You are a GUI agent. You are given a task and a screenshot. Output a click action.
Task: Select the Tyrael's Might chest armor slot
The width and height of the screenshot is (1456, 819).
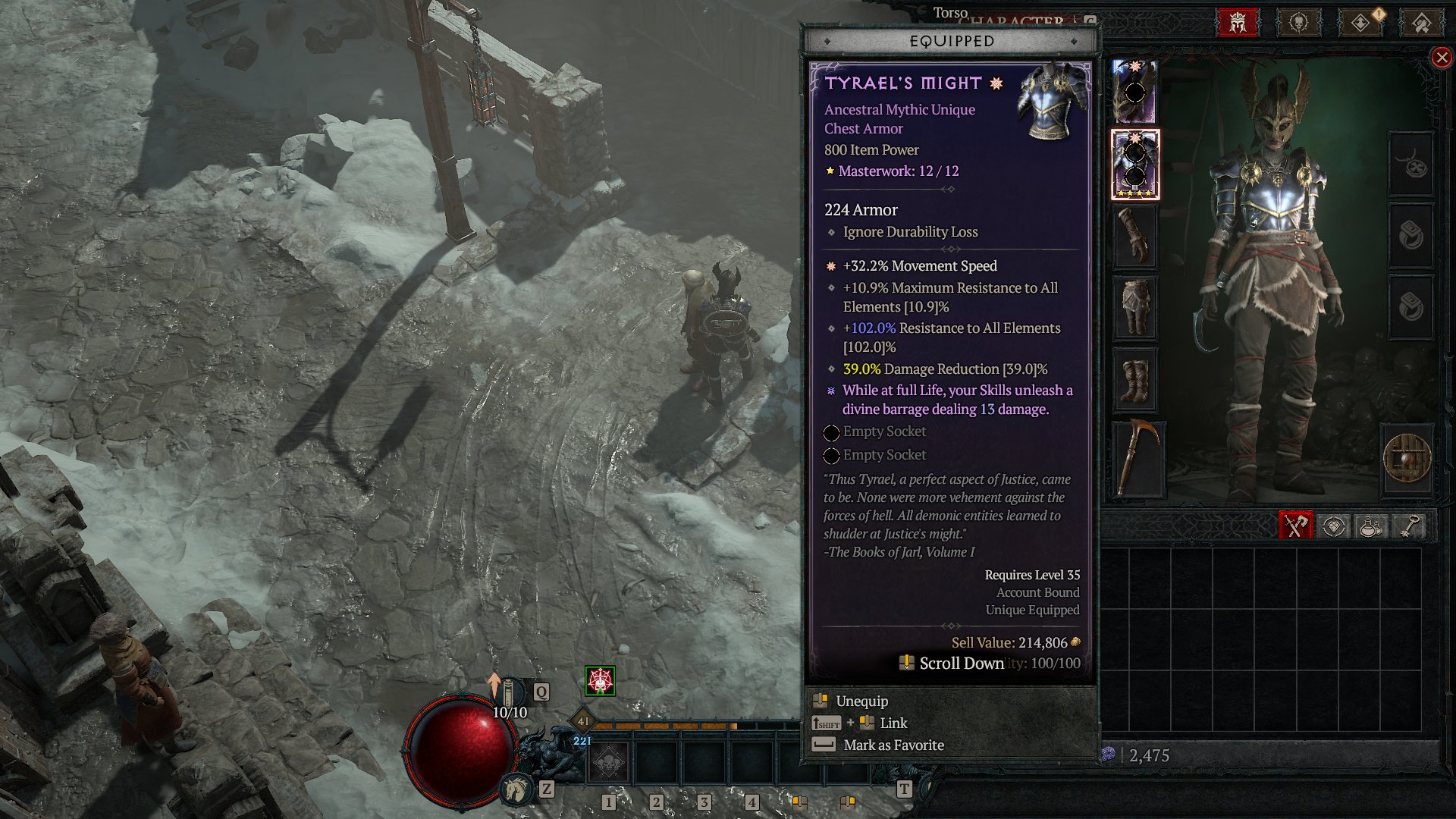tap(1134, 165)
